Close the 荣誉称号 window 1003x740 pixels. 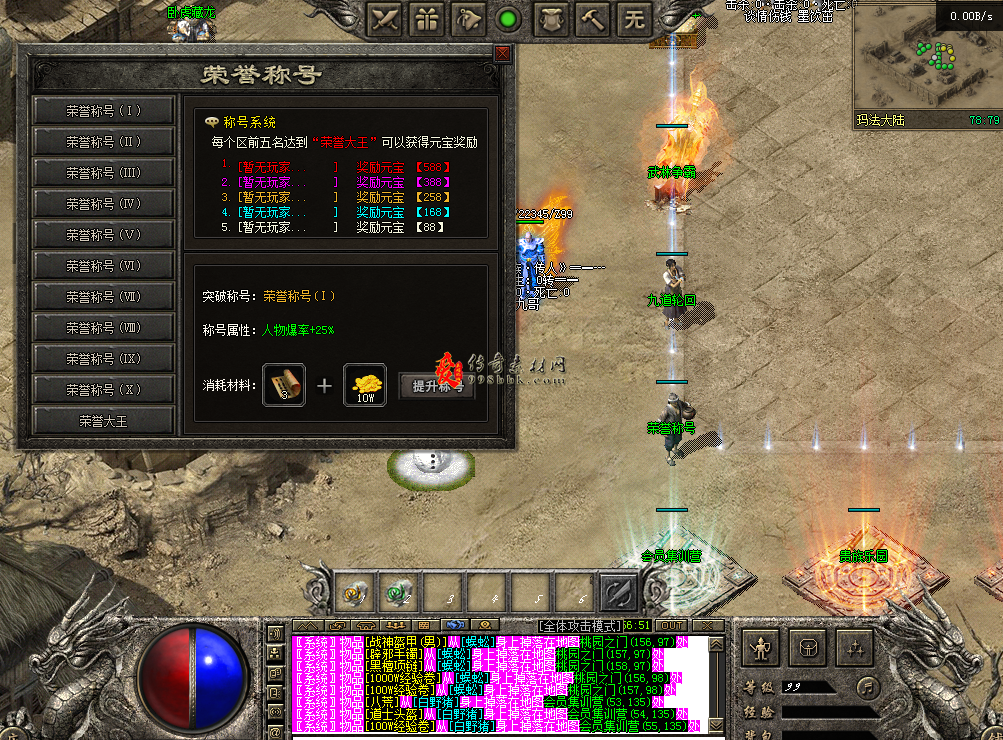pyautogui.click(x=502, y=53)
